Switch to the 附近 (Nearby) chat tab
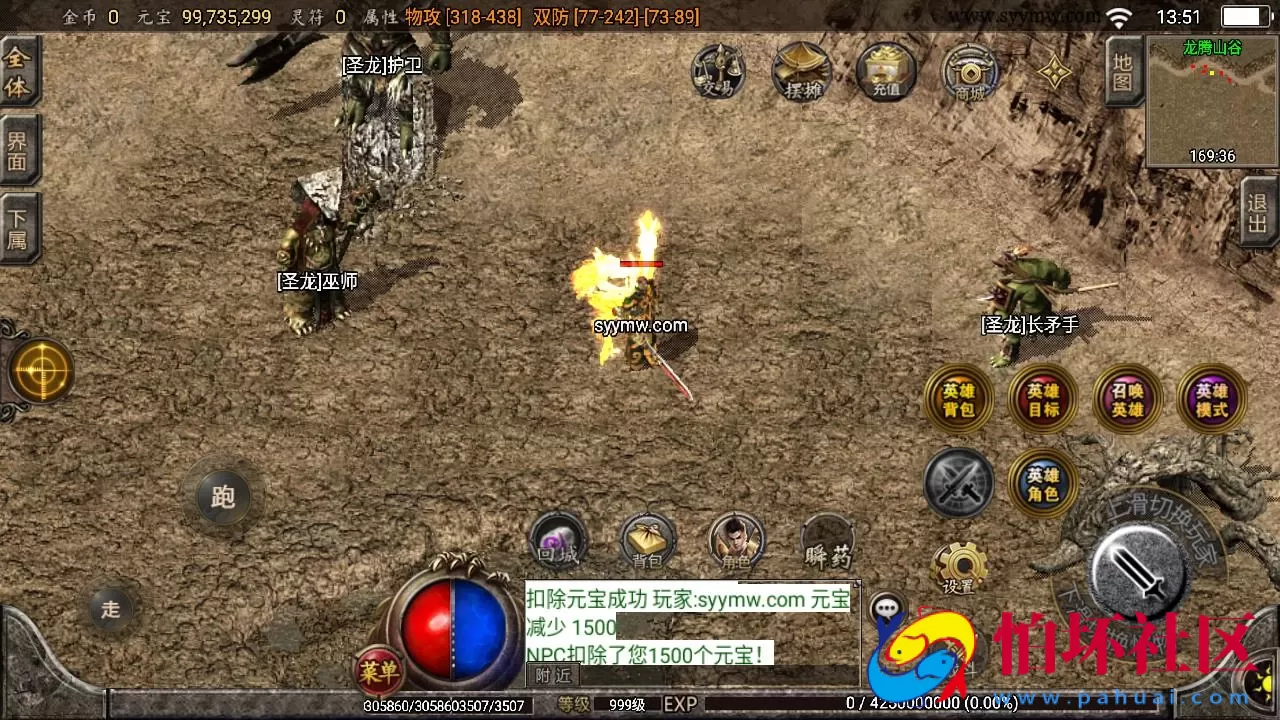The image size is (1280, 720). [551, 676]
